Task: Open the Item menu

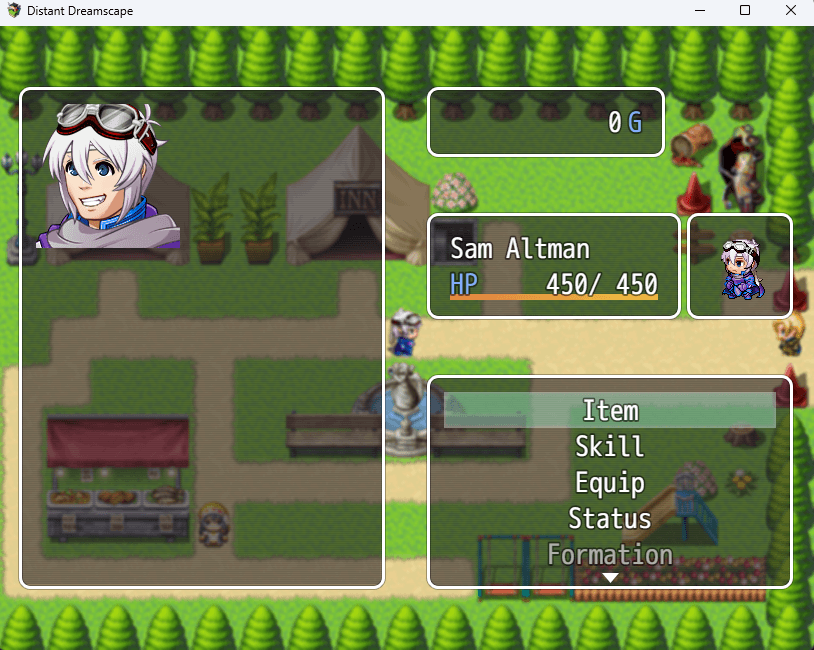Action: [x=610, y=411]
